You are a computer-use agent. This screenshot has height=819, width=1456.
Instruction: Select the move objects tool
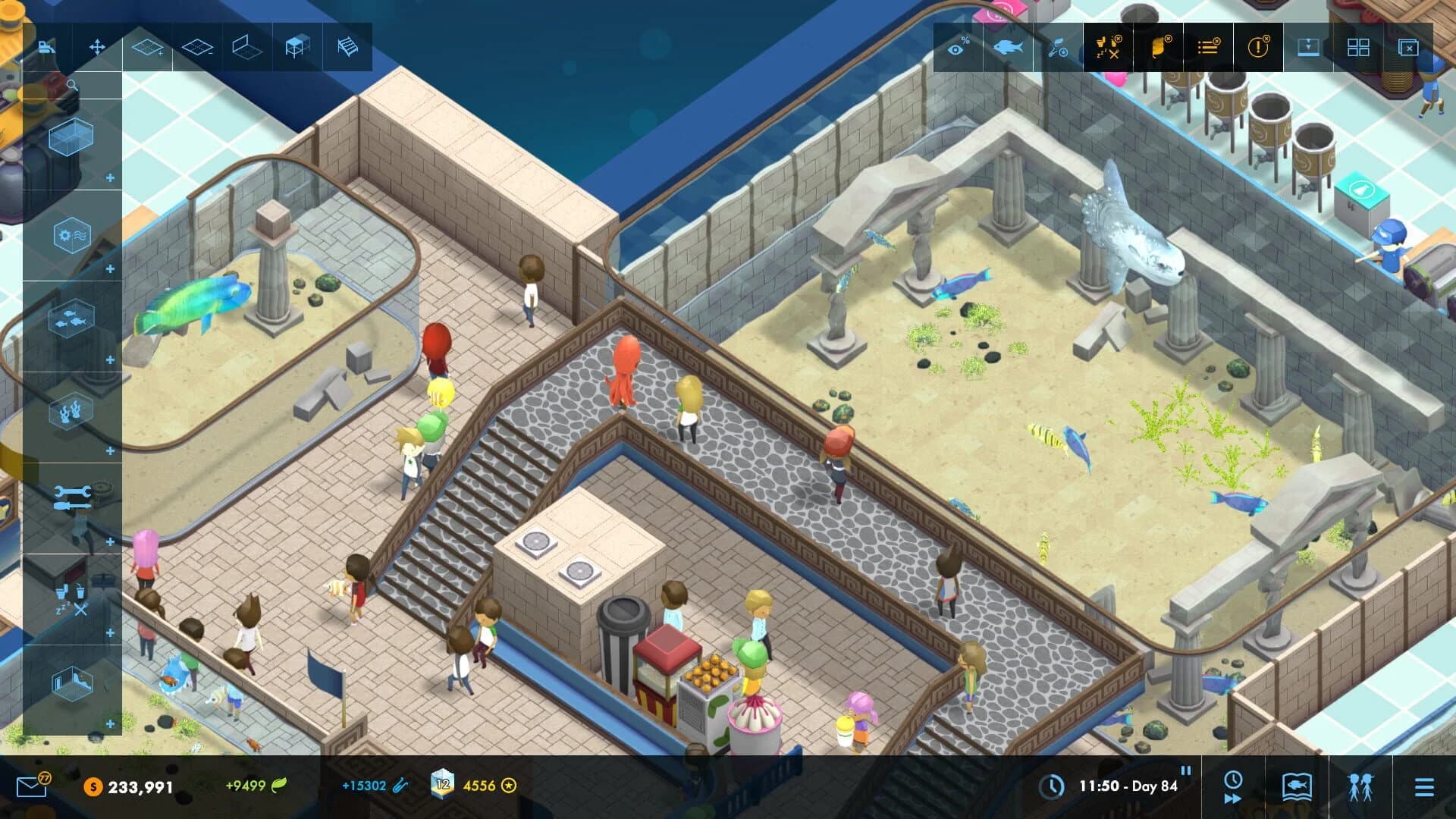coord(97,47)
